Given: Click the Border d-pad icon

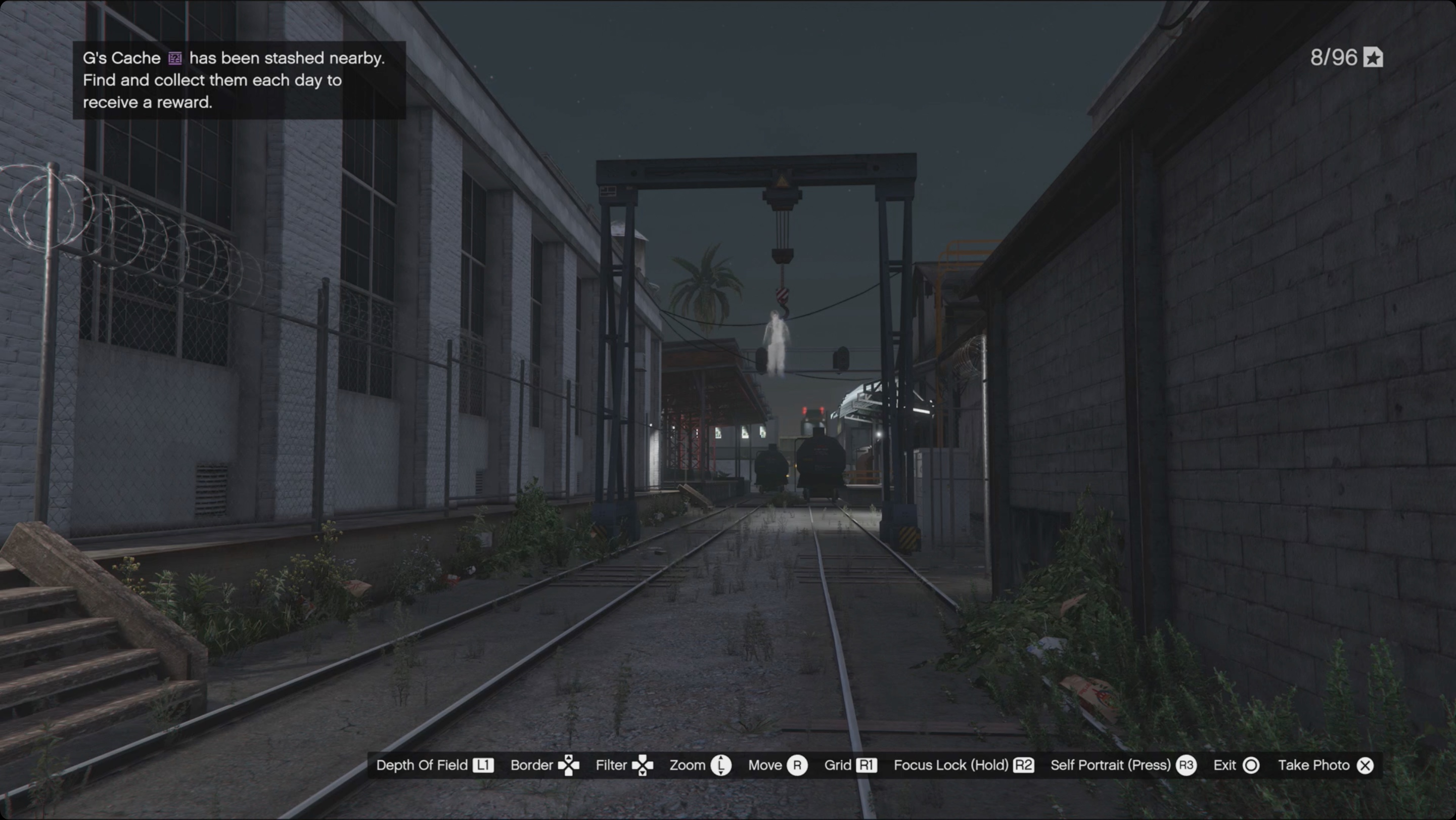Looking at the screenshot, I should pos(570,765).
